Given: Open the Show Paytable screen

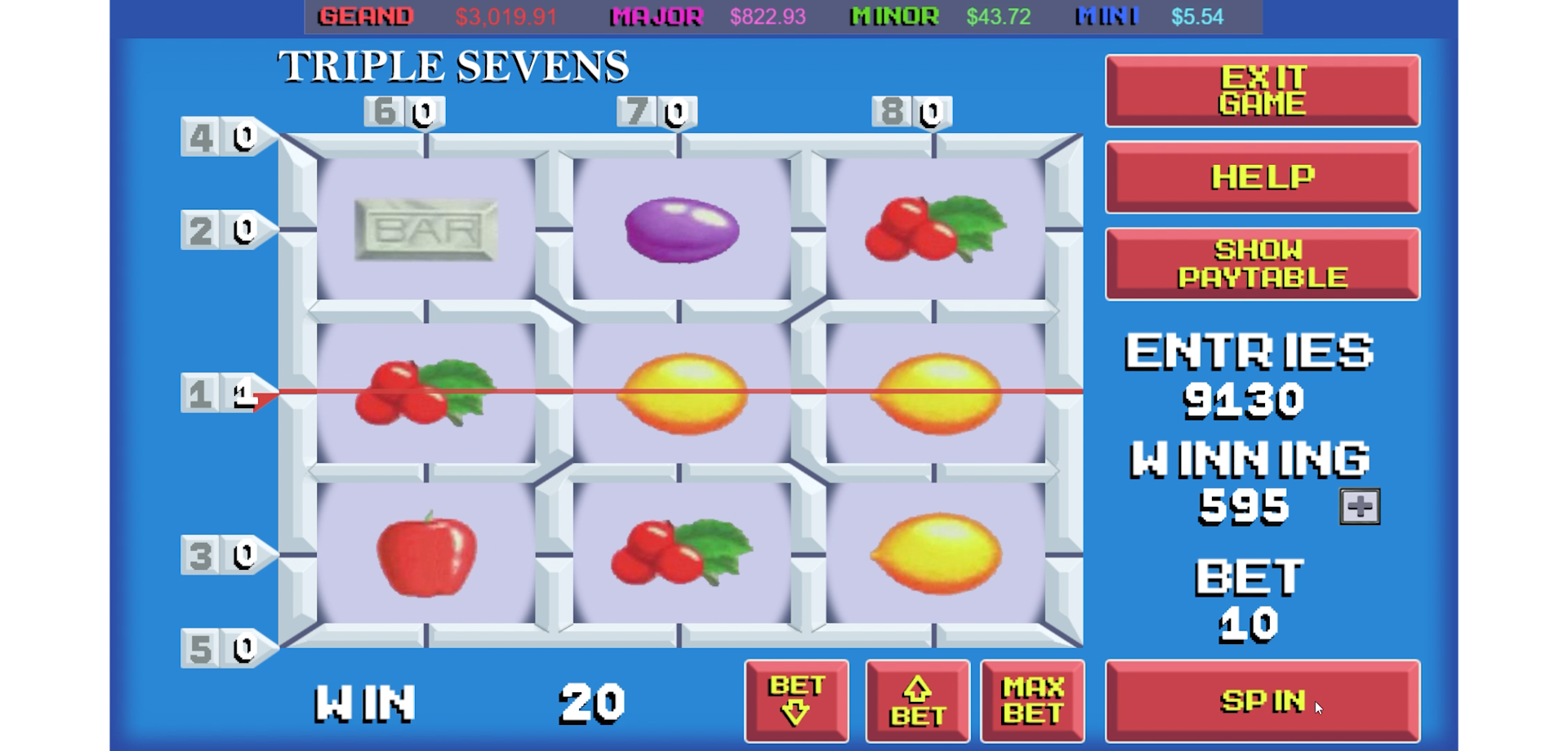Looking at the screenshot, I should (x=1262, y=263).
